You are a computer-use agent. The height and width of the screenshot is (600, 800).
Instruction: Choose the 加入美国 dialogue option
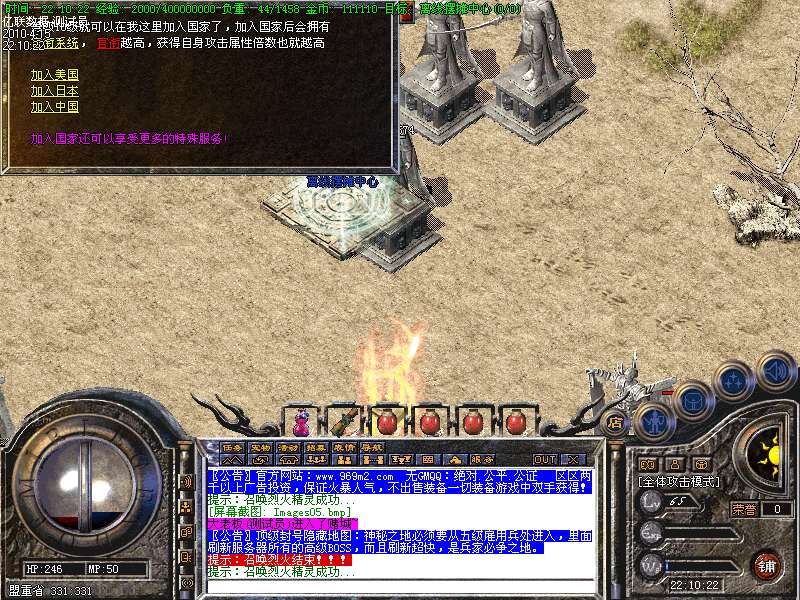click(54, 75)
